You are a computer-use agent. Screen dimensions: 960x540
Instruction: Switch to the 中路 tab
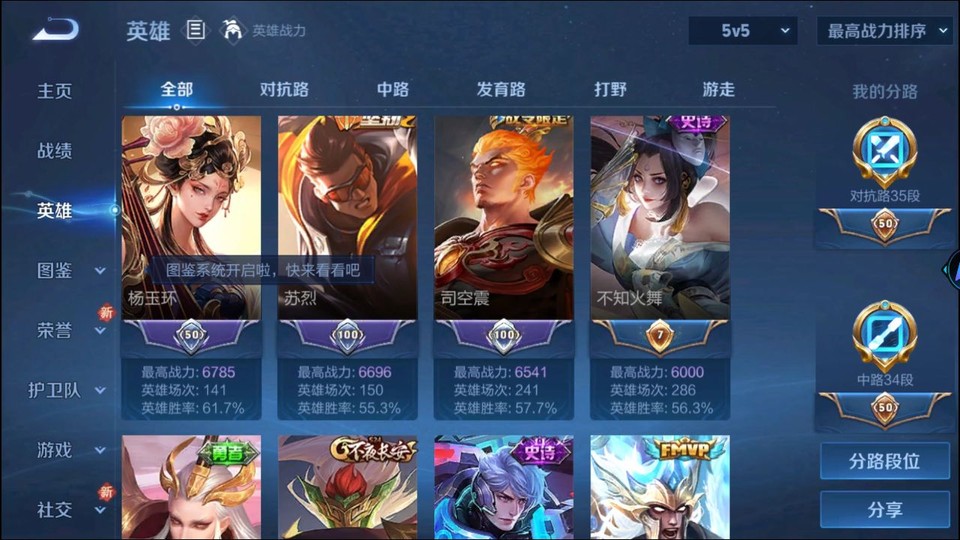393,89
